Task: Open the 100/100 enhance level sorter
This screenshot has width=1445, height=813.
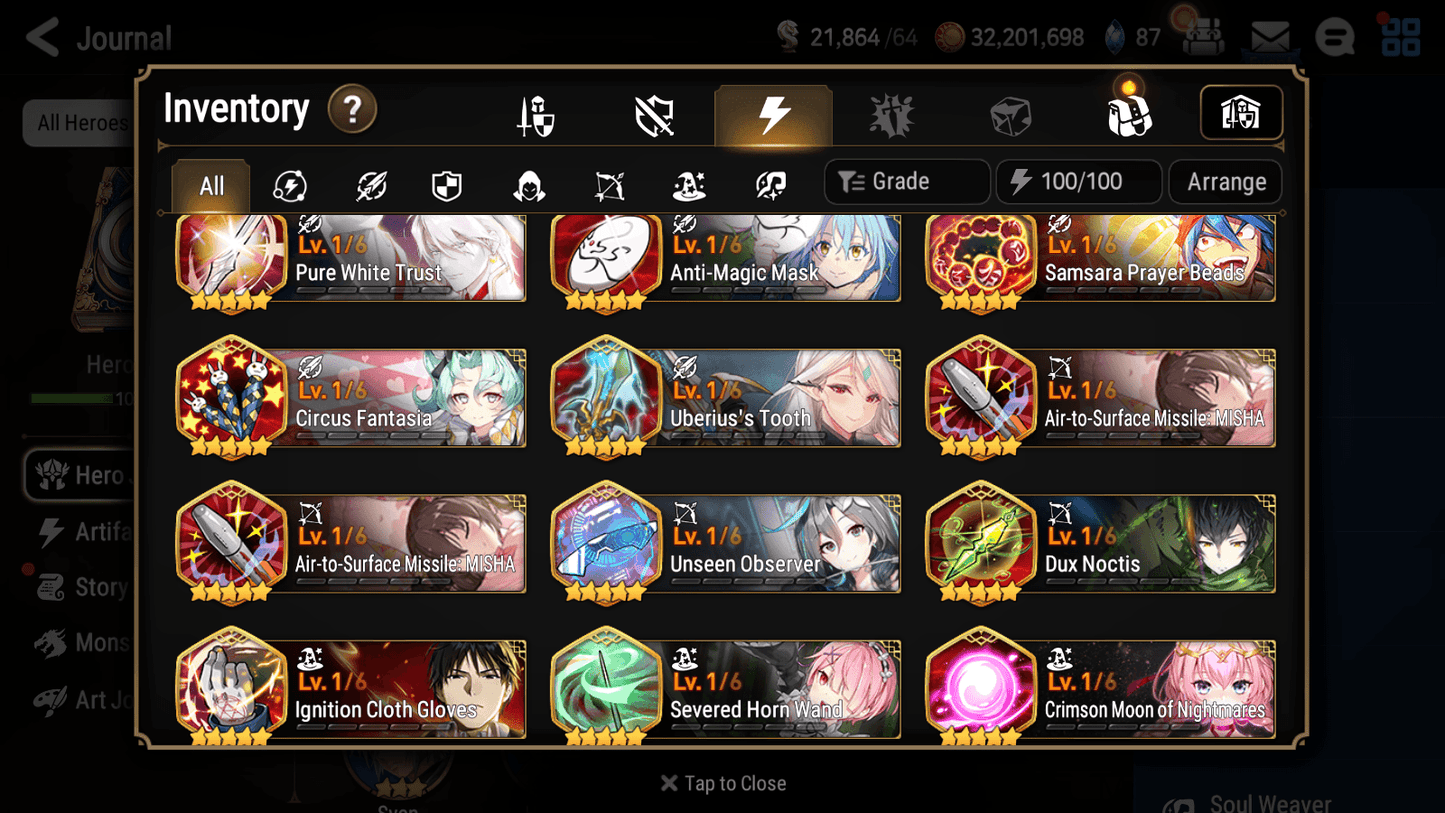Action: (1078, 181)
